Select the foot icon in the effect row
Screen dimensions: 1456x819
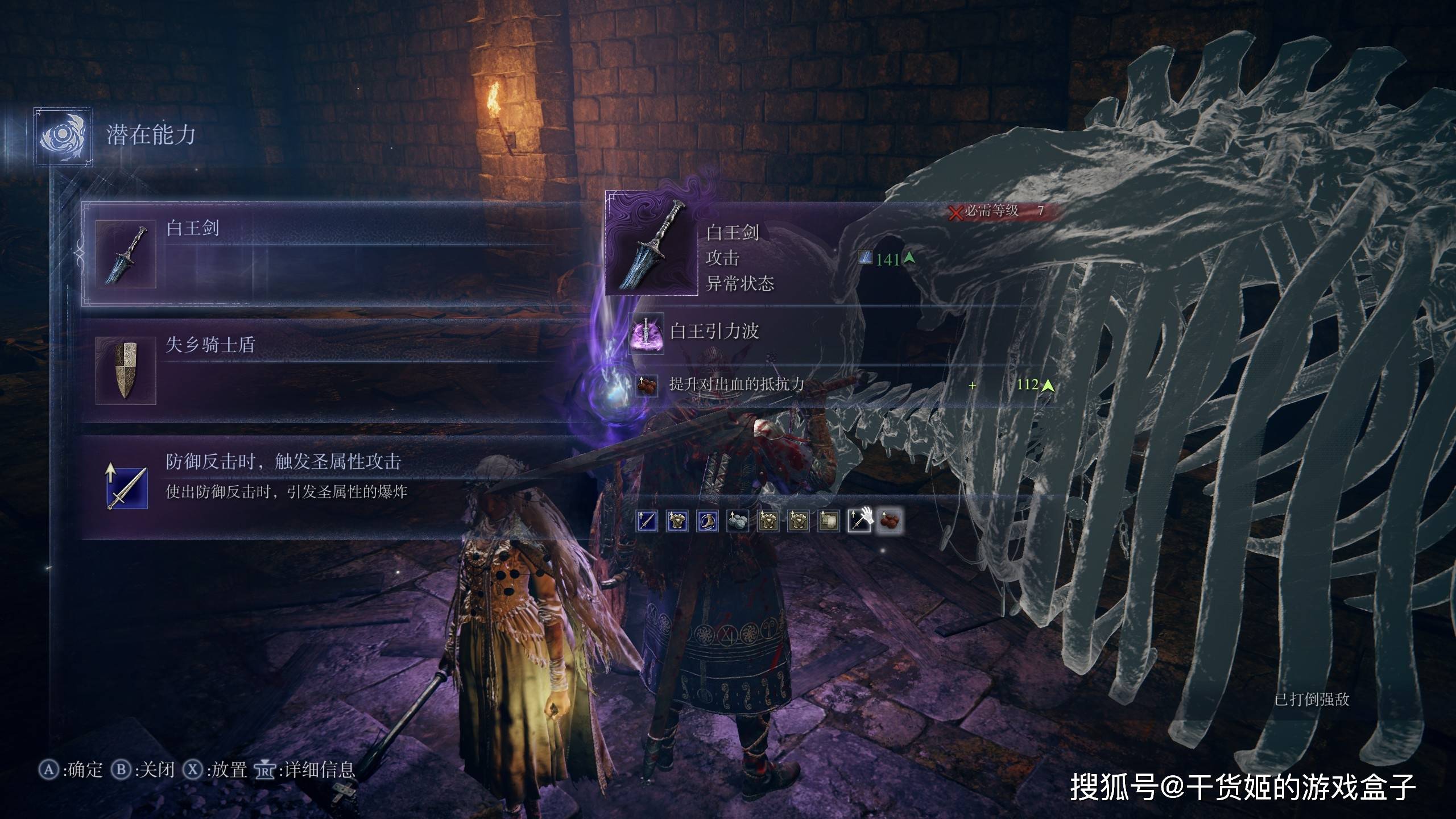tap(707, 520)
